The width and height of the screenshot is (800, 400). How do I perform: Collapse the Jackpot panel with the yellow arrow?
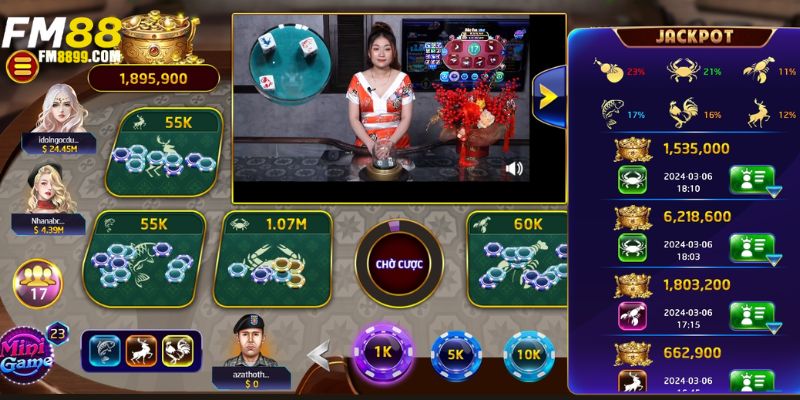pos(549,94)
